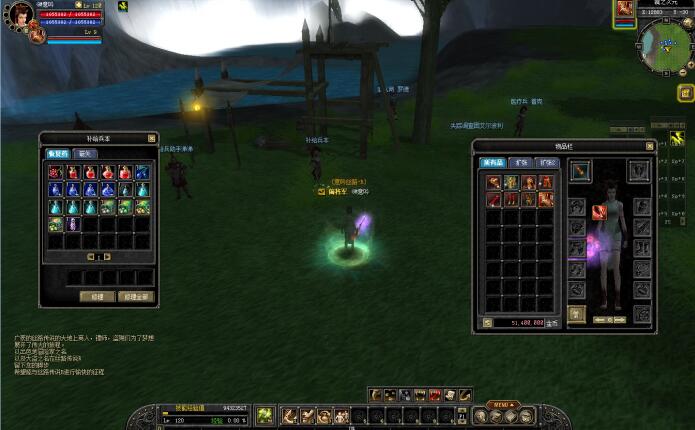Activate the green clover skill on the hotbar
Image resolution: width=695 pixels, height=430 pixels.
click(x=264, y=415)
